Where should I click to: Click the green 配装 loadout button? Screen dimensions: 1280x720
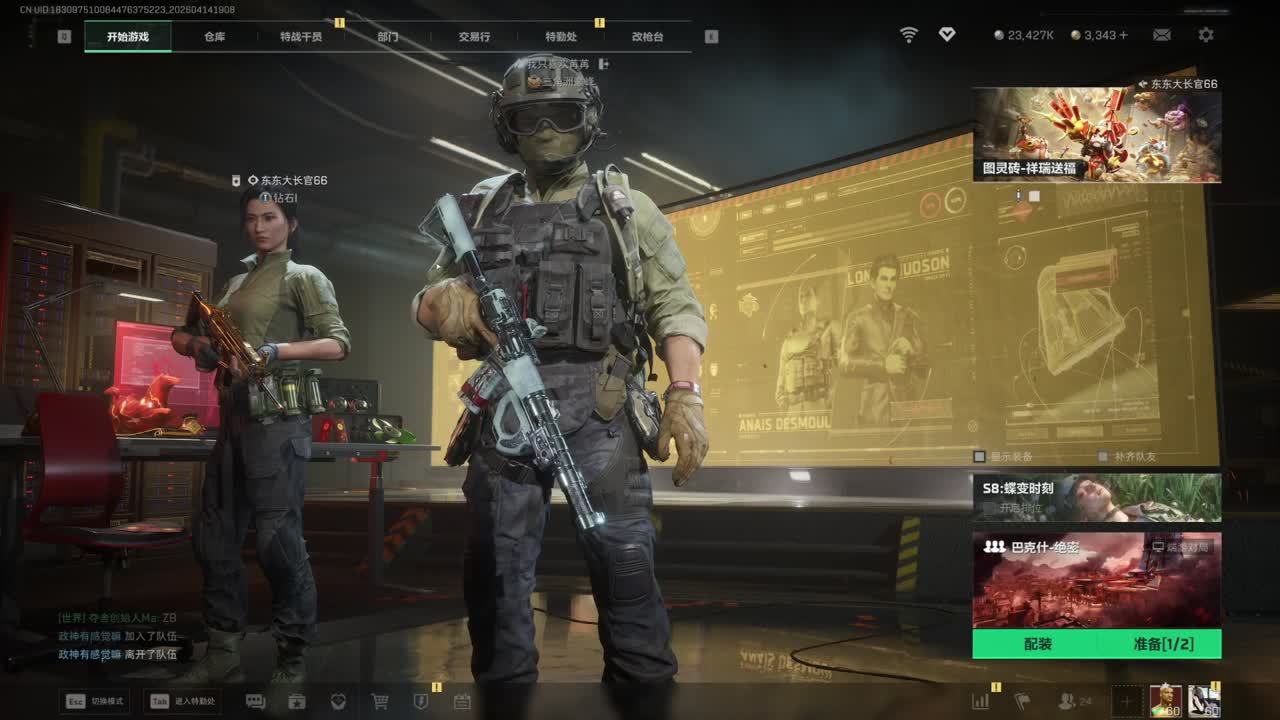click(1037, 644)
